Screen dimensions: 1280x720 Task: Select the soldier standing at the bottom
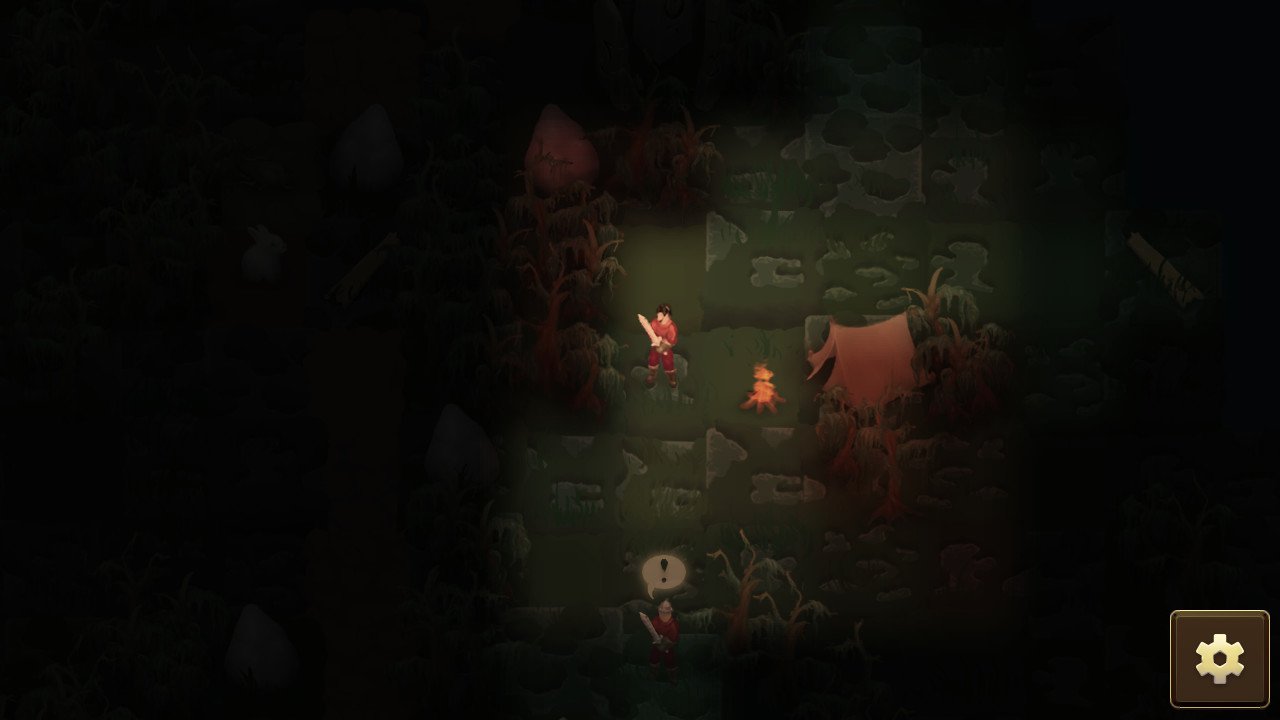coord(663,640)
